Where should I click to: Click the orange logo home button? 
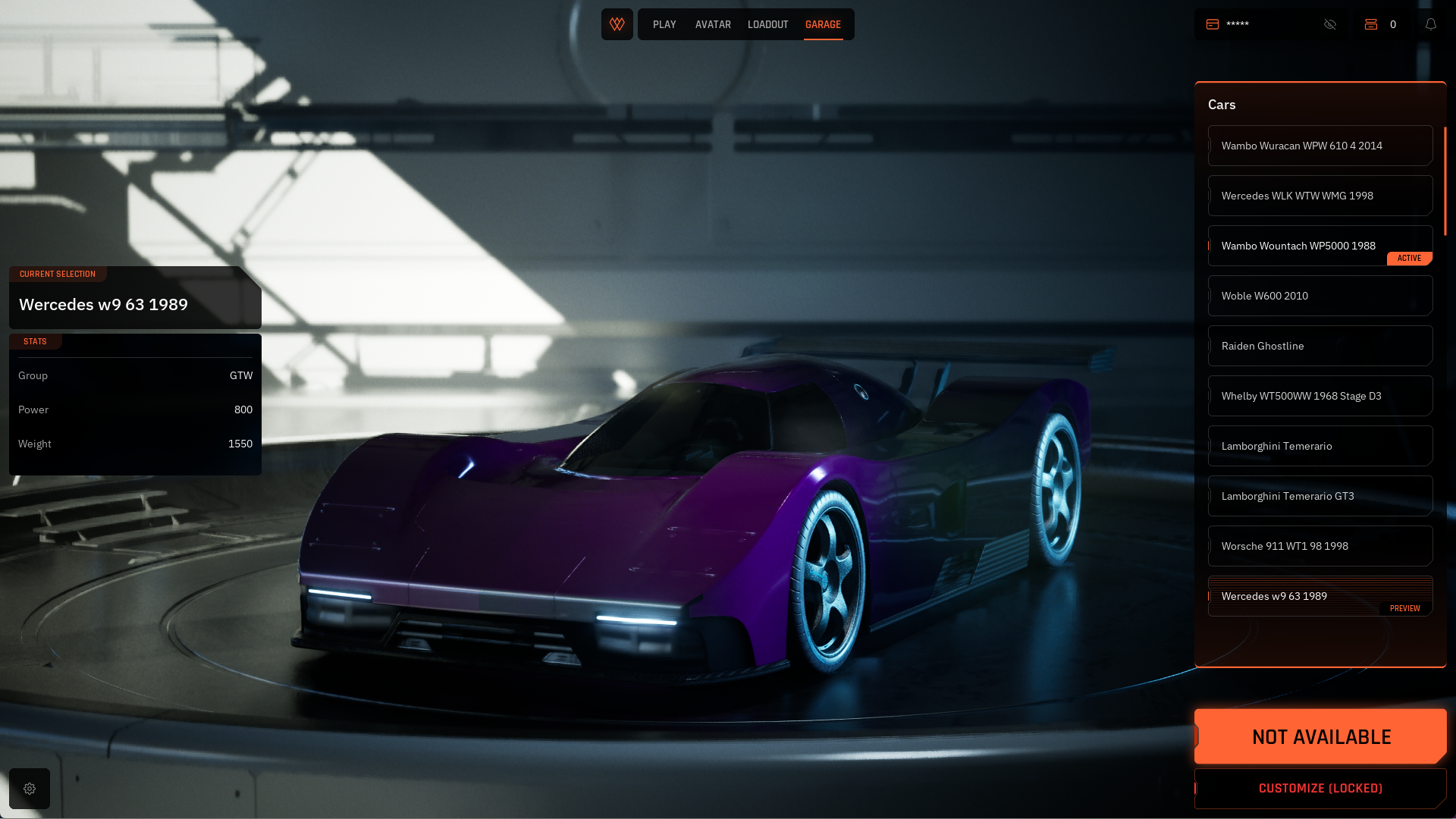(x=617, y=24)
